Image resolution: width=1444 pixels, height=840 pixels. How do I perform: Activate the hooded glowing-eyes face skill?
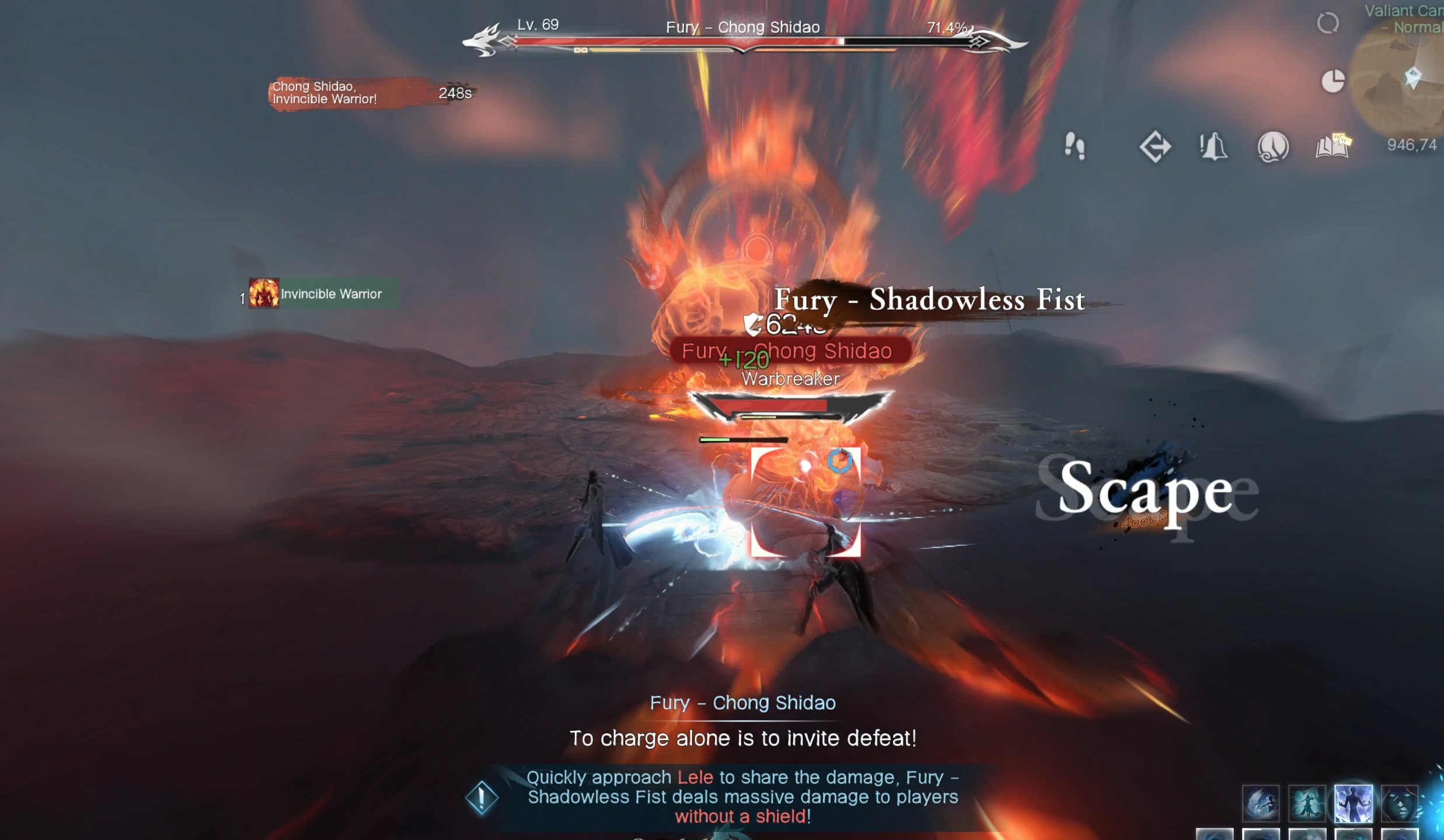[1400, 803]
